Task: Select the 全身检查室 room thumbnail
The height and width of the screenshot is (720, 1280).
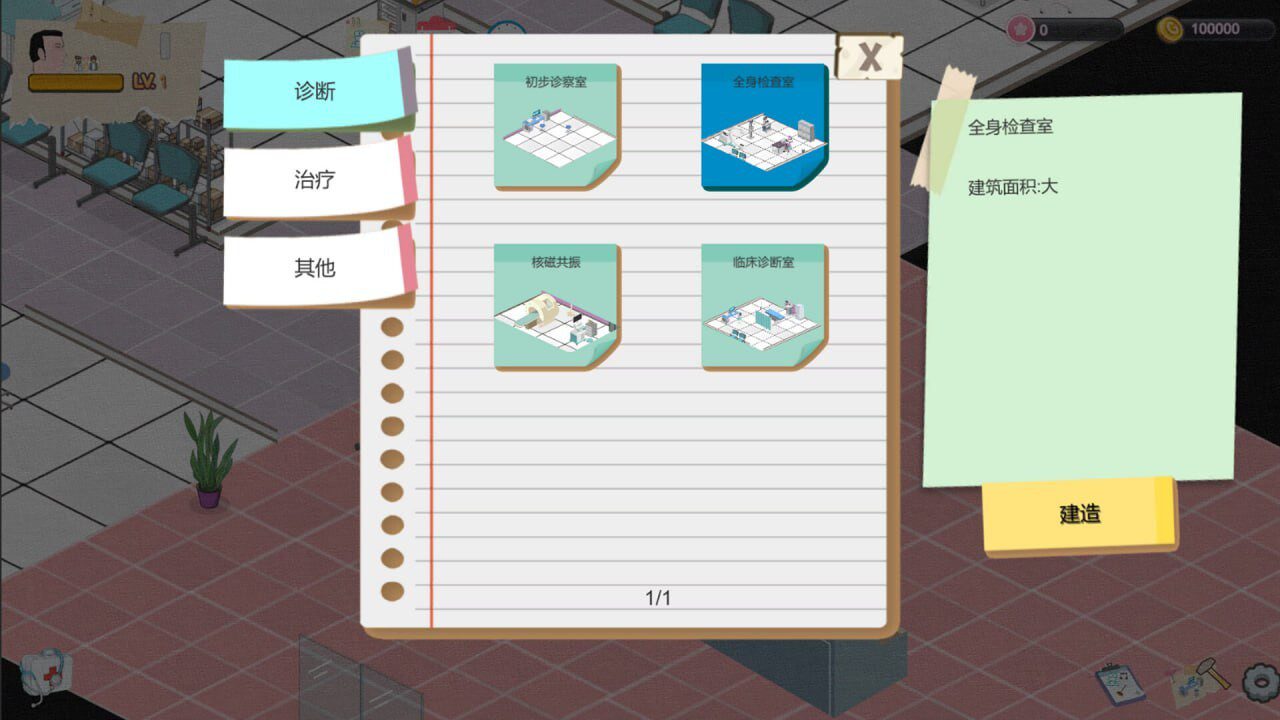Action: [765, 123]
